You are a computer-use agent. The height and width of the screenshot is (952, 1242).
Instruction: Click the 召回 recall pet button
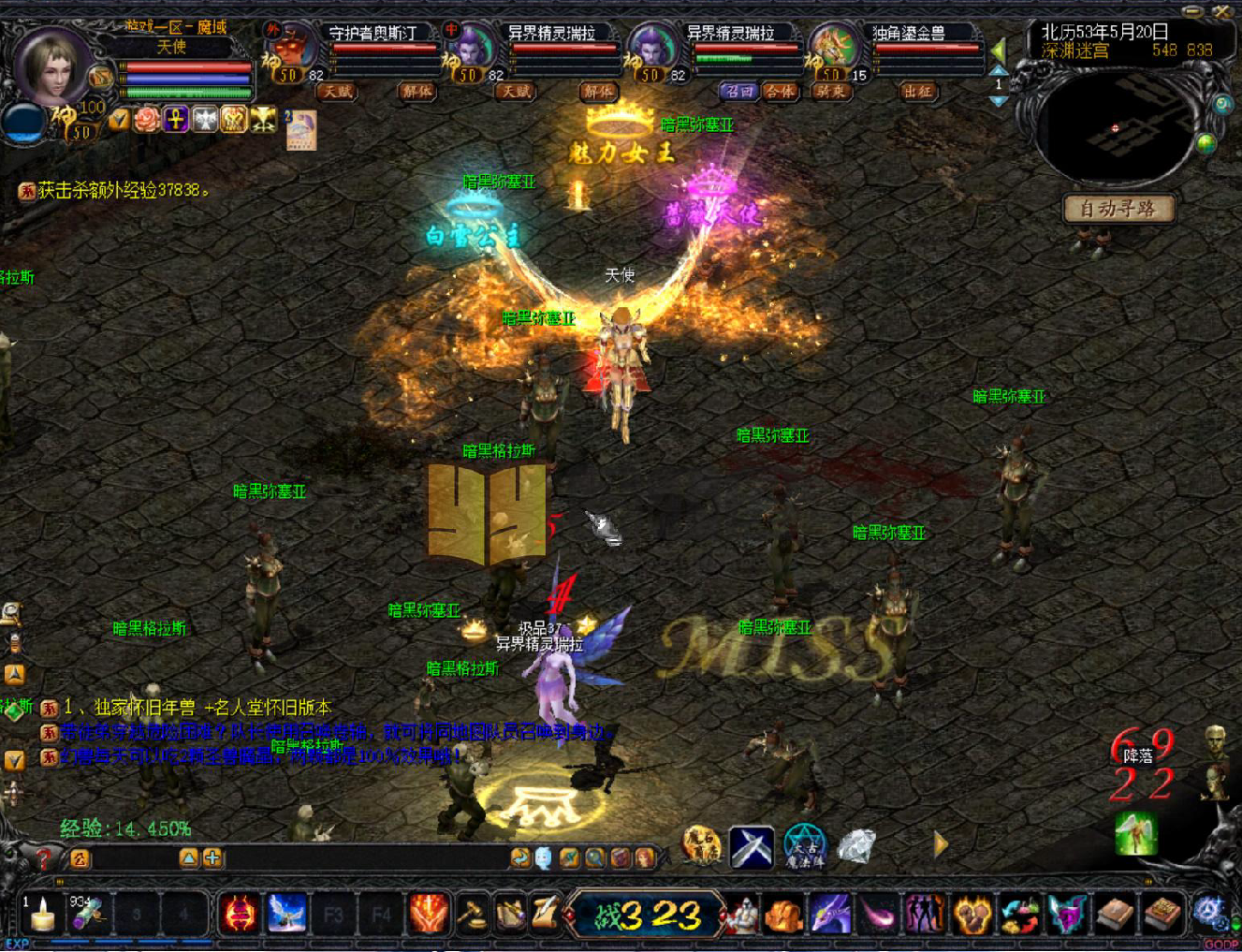pyautogui.click(x=738, y=91)
